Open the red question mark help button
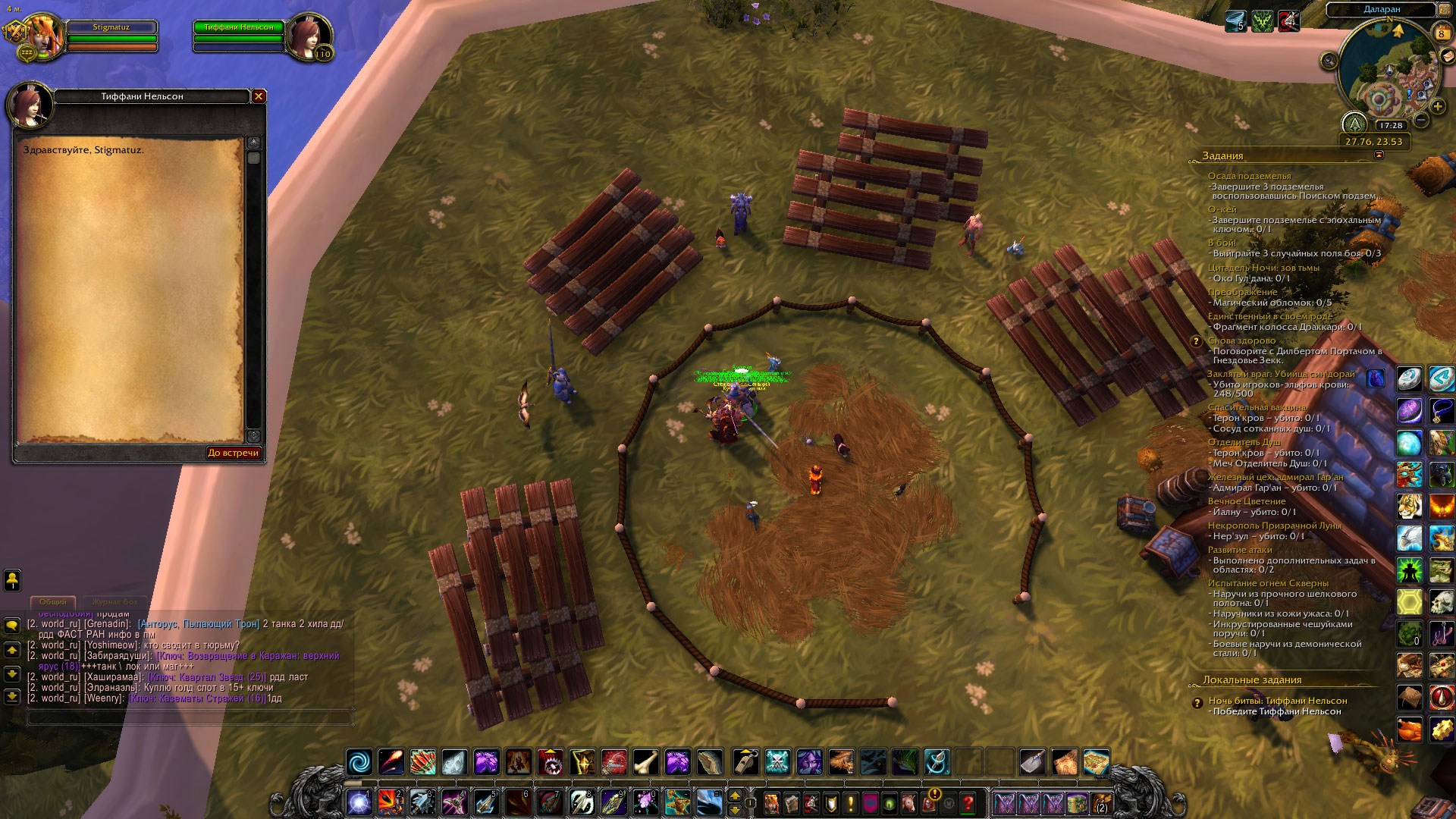This screenshot has width=1456, height=819. tap(968, 802)
